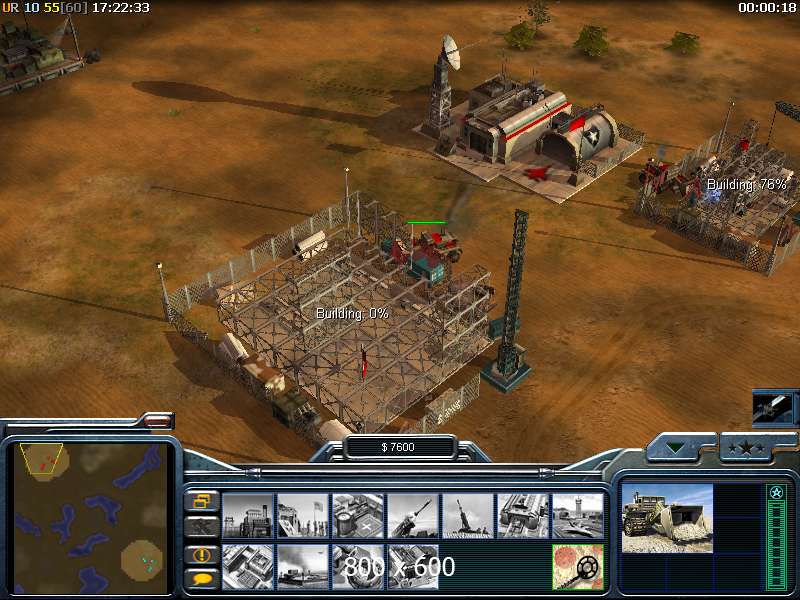Activate the mine-clearing detector command
The height and width of the screenshot is (600, 800).
[578, 567]
